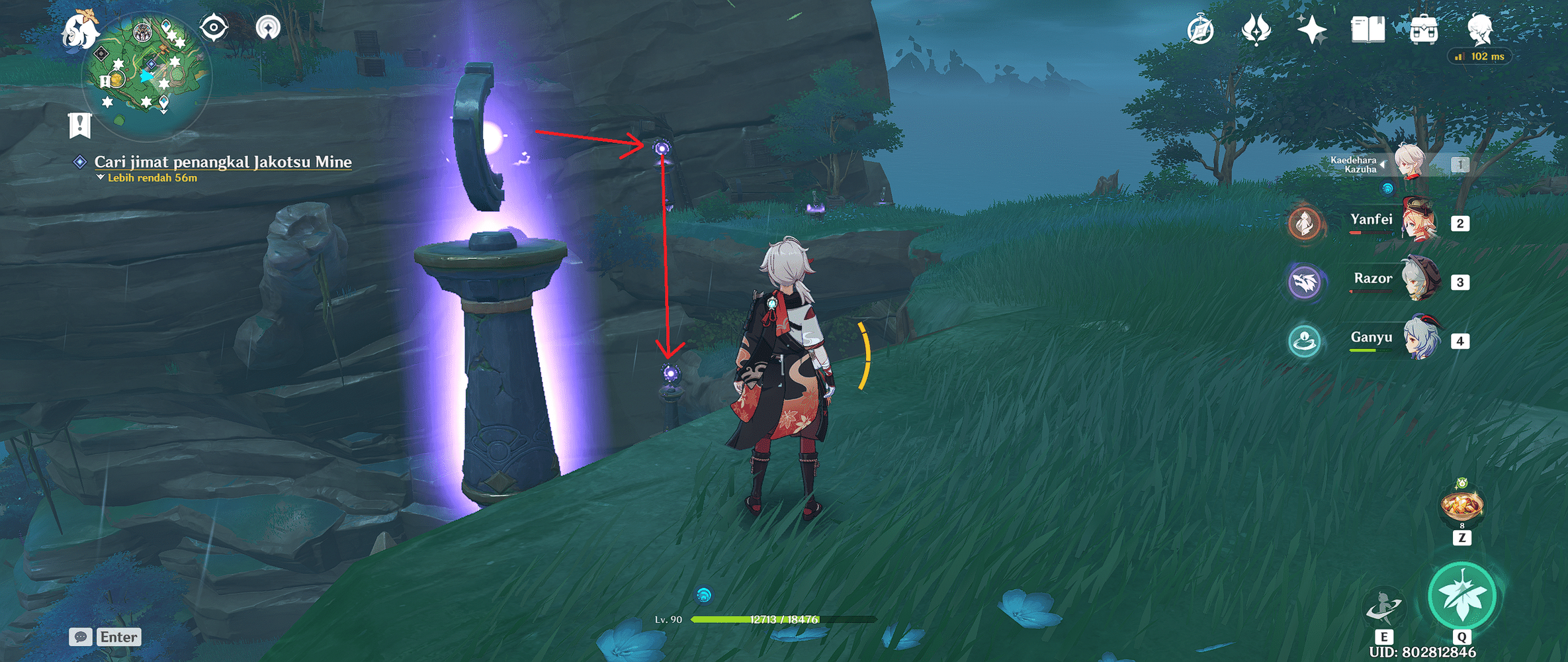1568x662 pixels.
Task: Open the character profile head icon
Action: coord(1481,29)
